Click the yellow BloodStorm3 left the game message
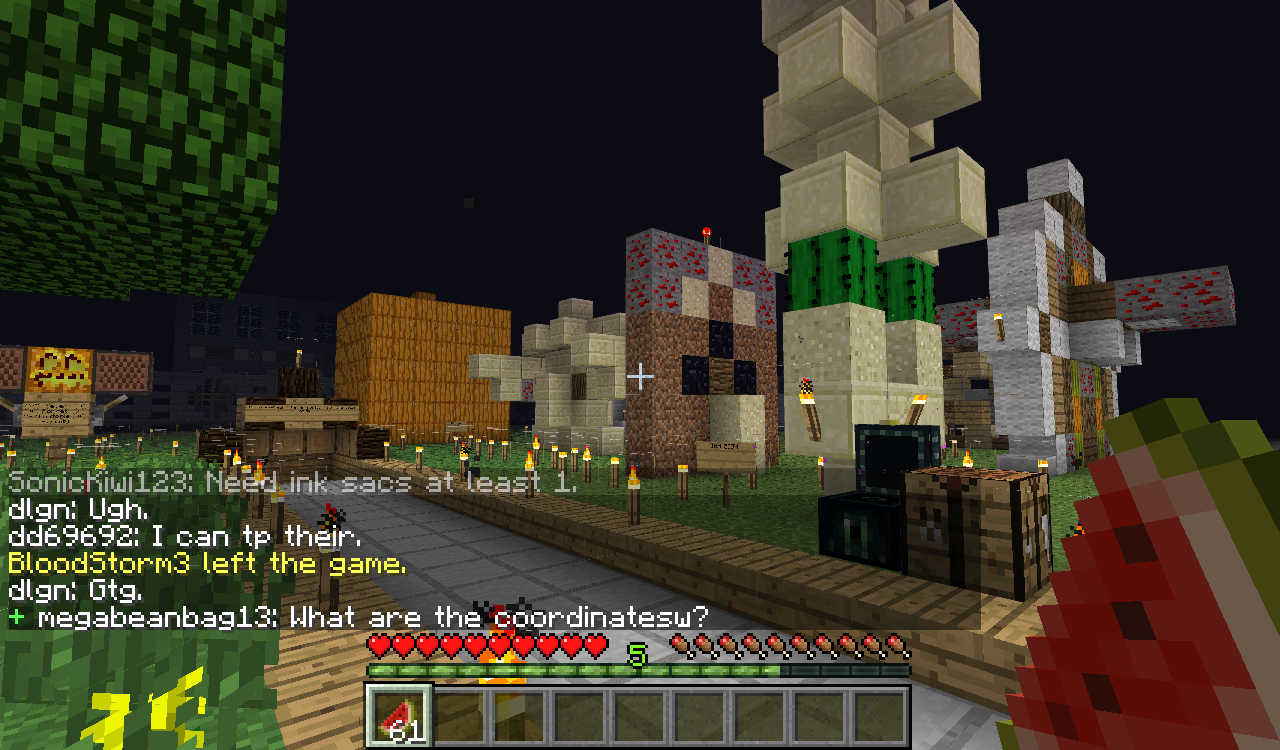 205,565
